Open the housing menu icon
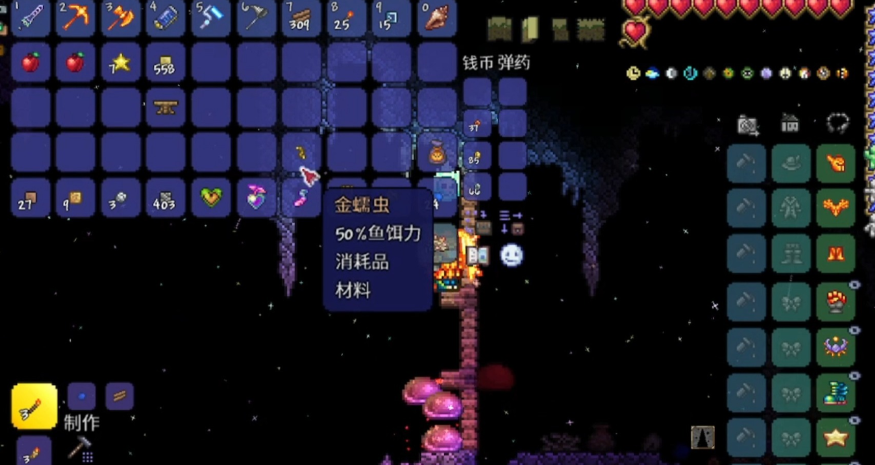This screenshot has height=465, width=875. point(790,124)
